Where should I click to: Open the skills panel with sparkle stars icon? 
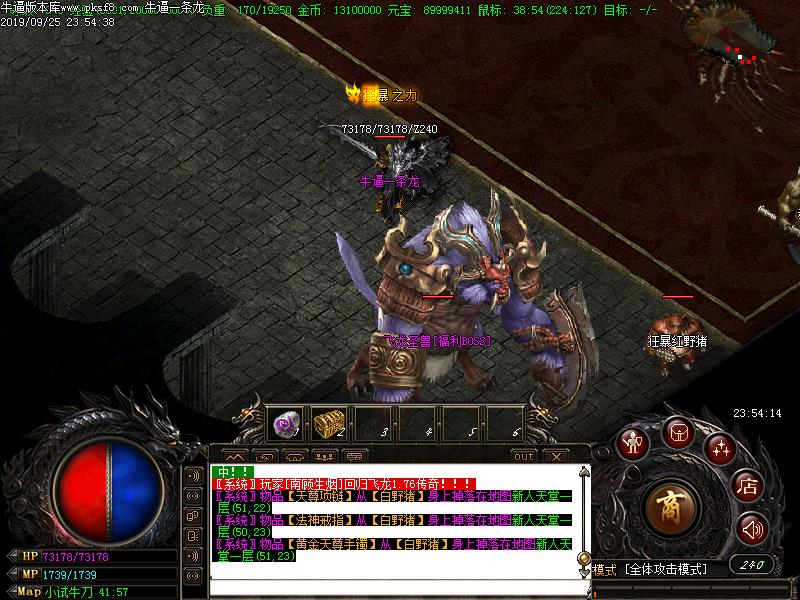720,447
